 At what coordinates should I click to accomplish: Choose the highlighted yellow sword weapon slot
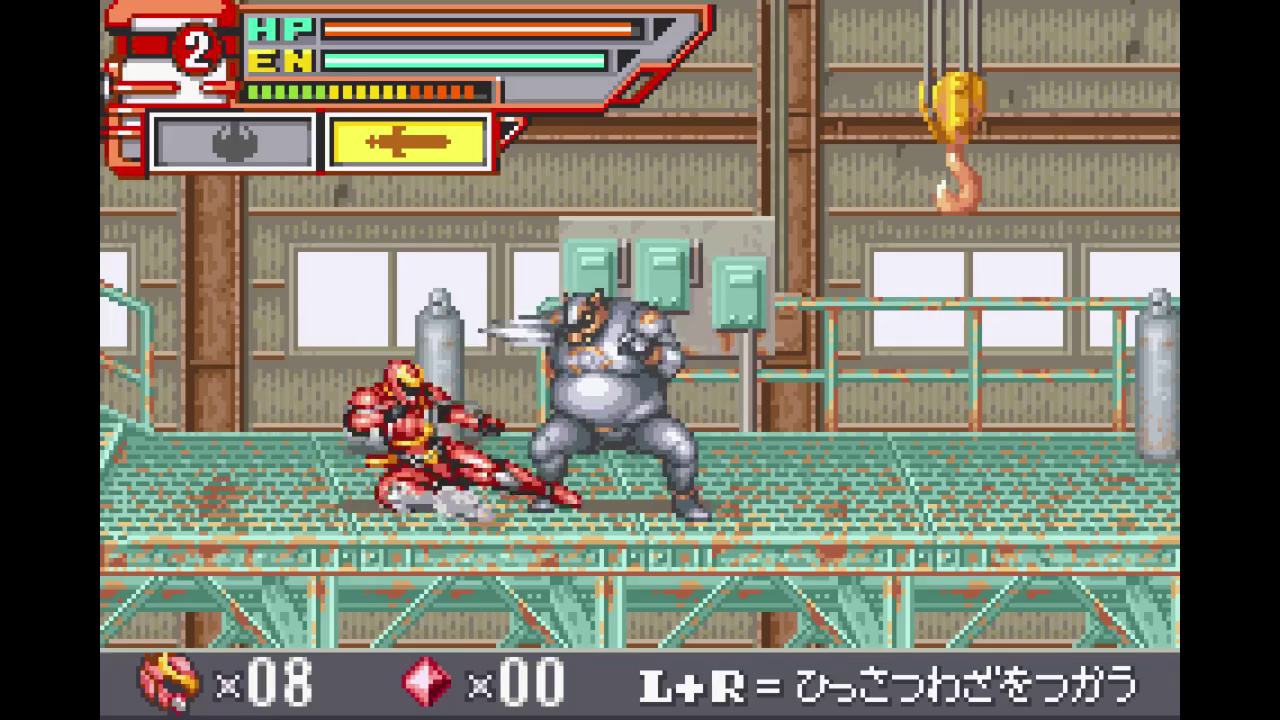[x=407, y=142]
